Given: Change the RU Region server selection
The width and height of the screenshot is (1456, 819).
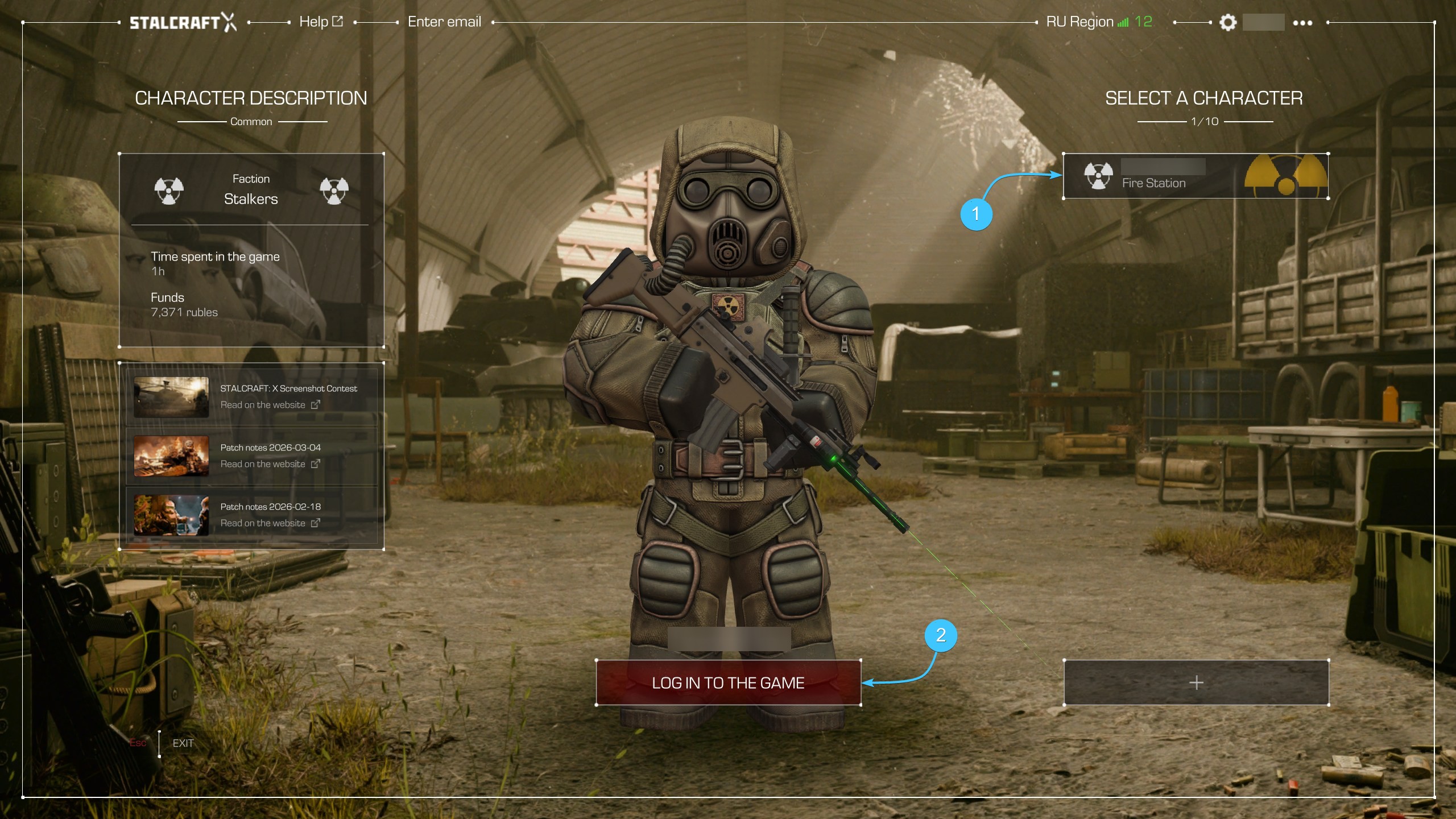Looking at the screenshot, I should (x=1098, y=22).
